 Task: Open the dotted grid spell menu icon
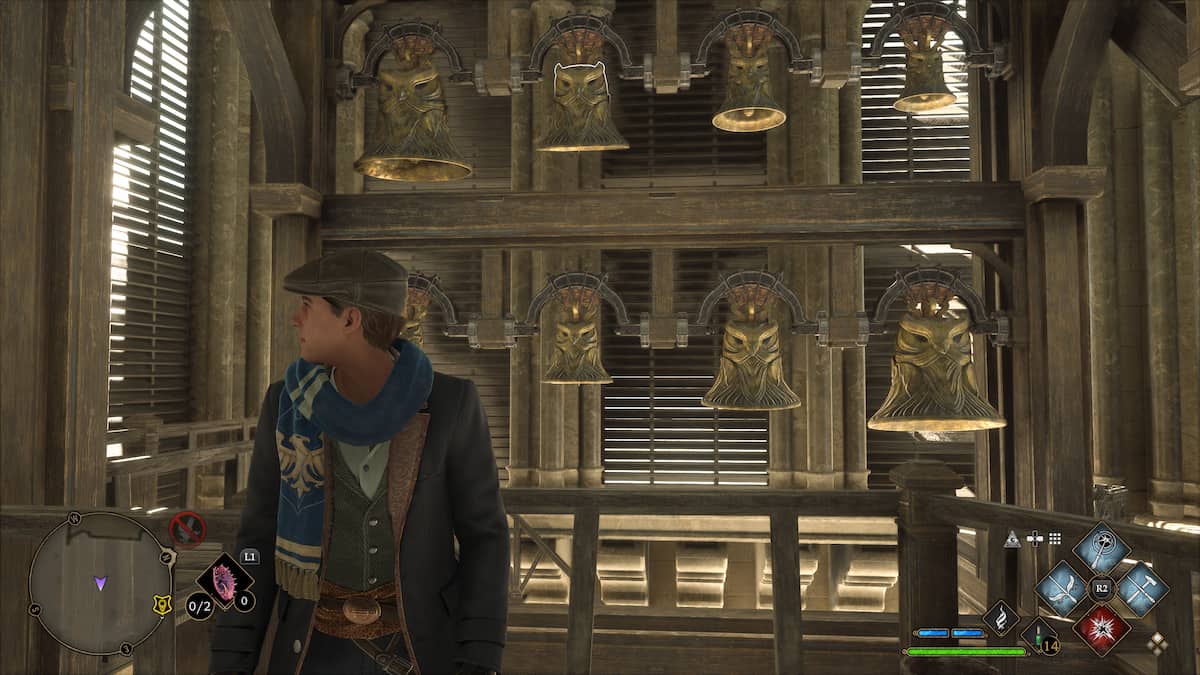point(1057,539)
